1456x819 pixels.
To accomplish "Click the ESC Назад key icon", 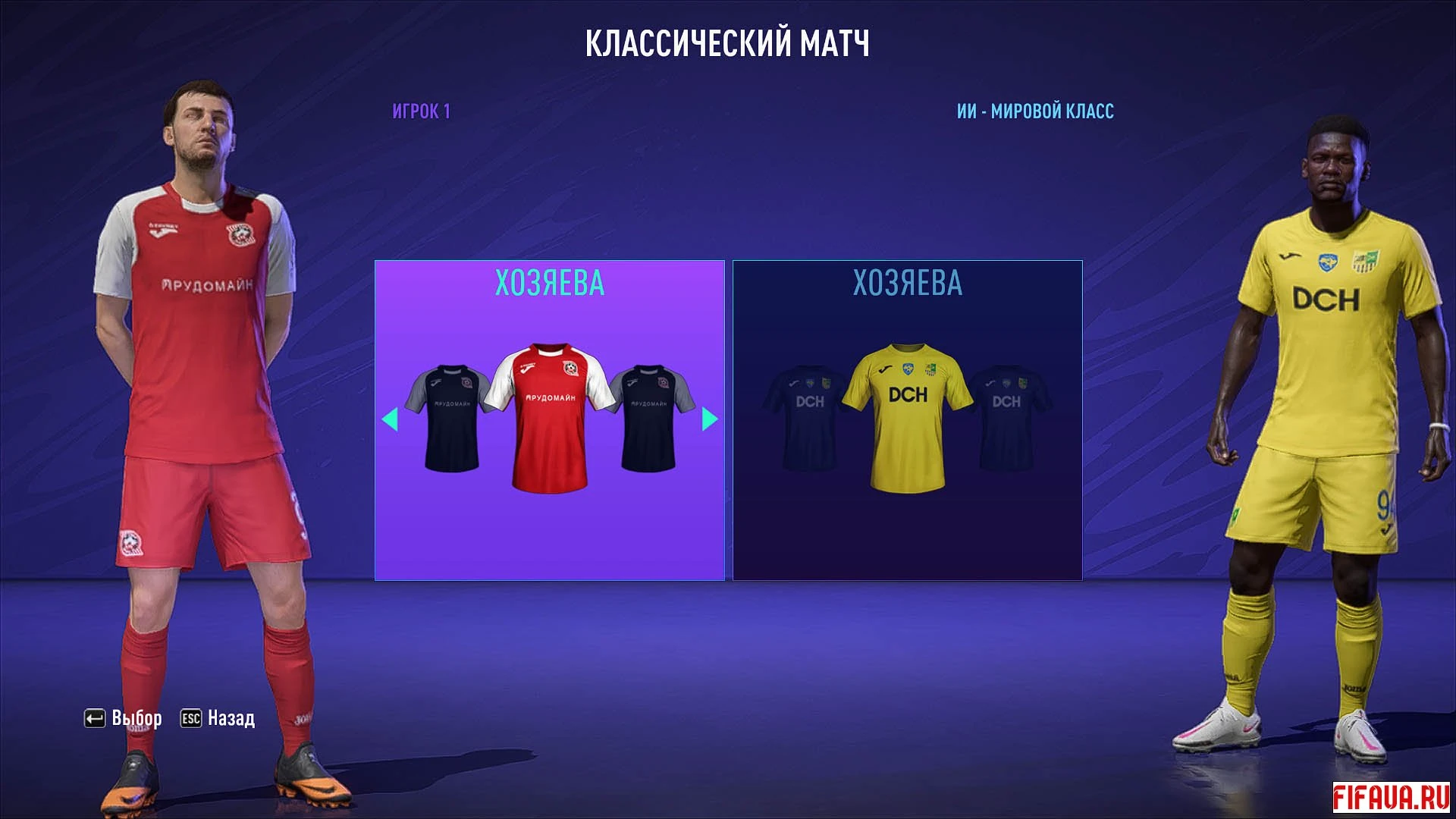I will [x=190, y=717].
